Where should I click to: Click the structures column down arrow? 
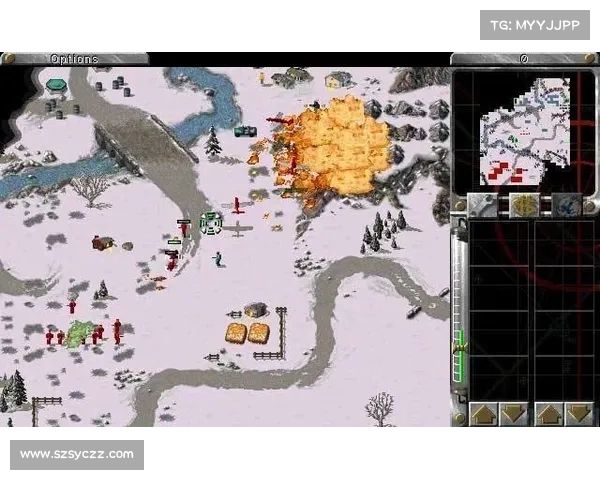click(x=514, y=413)
